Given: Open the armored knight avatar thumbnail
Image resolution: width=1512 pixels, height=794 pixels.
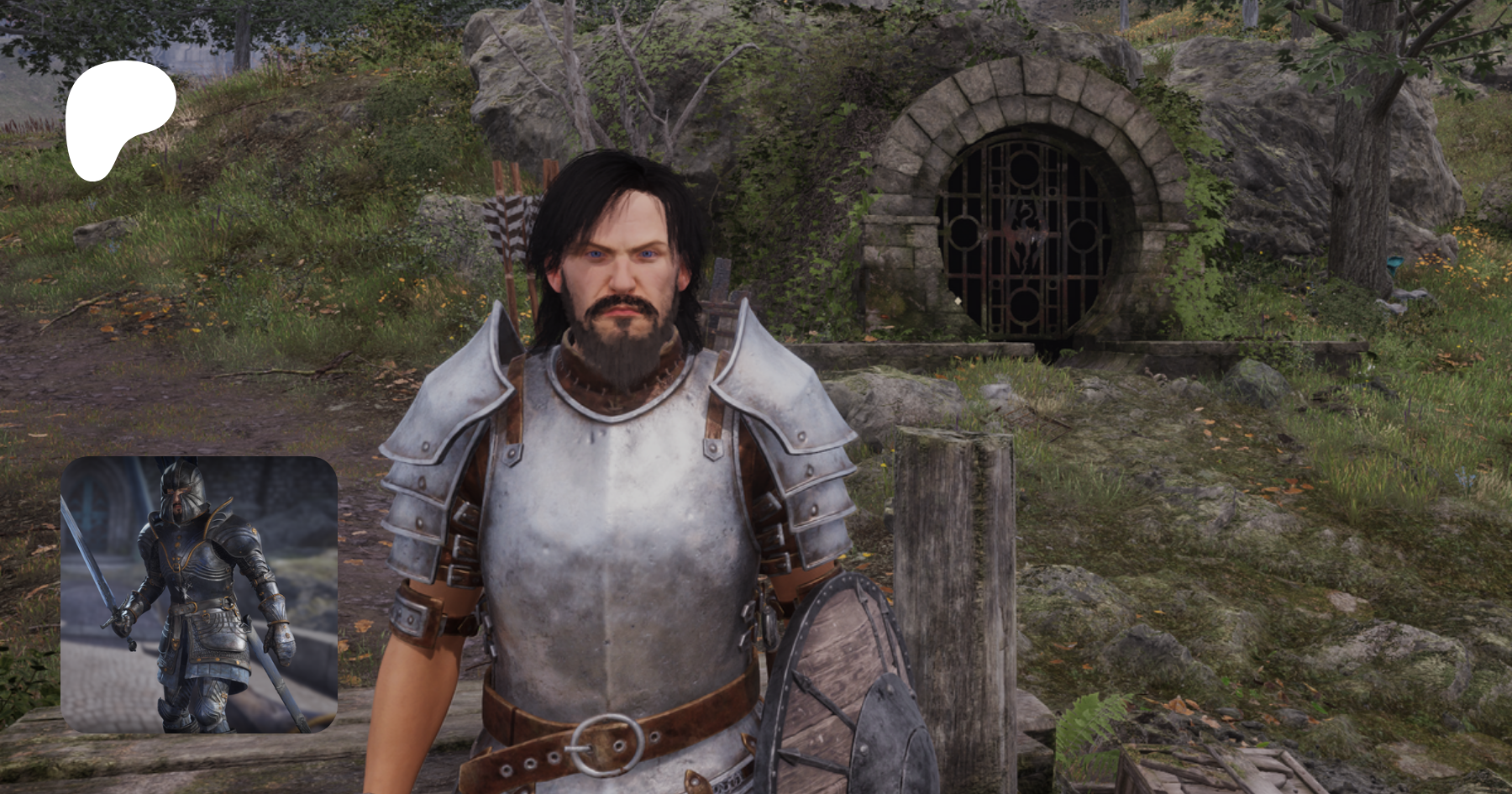Looking at the screenshot, I should 199,594.
